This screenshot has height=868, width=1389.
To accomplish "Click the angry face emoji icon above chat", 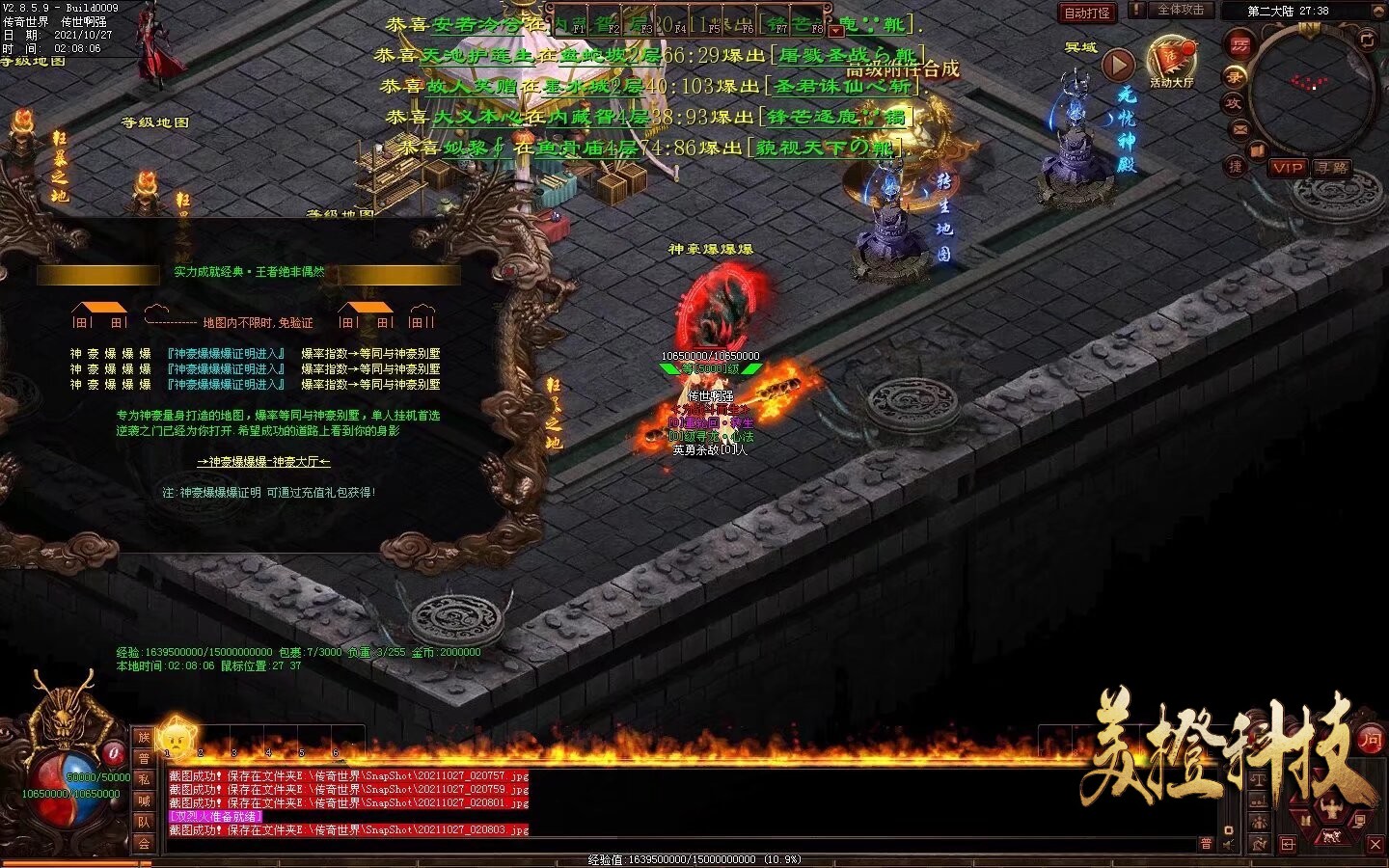I will pos(176,741).
